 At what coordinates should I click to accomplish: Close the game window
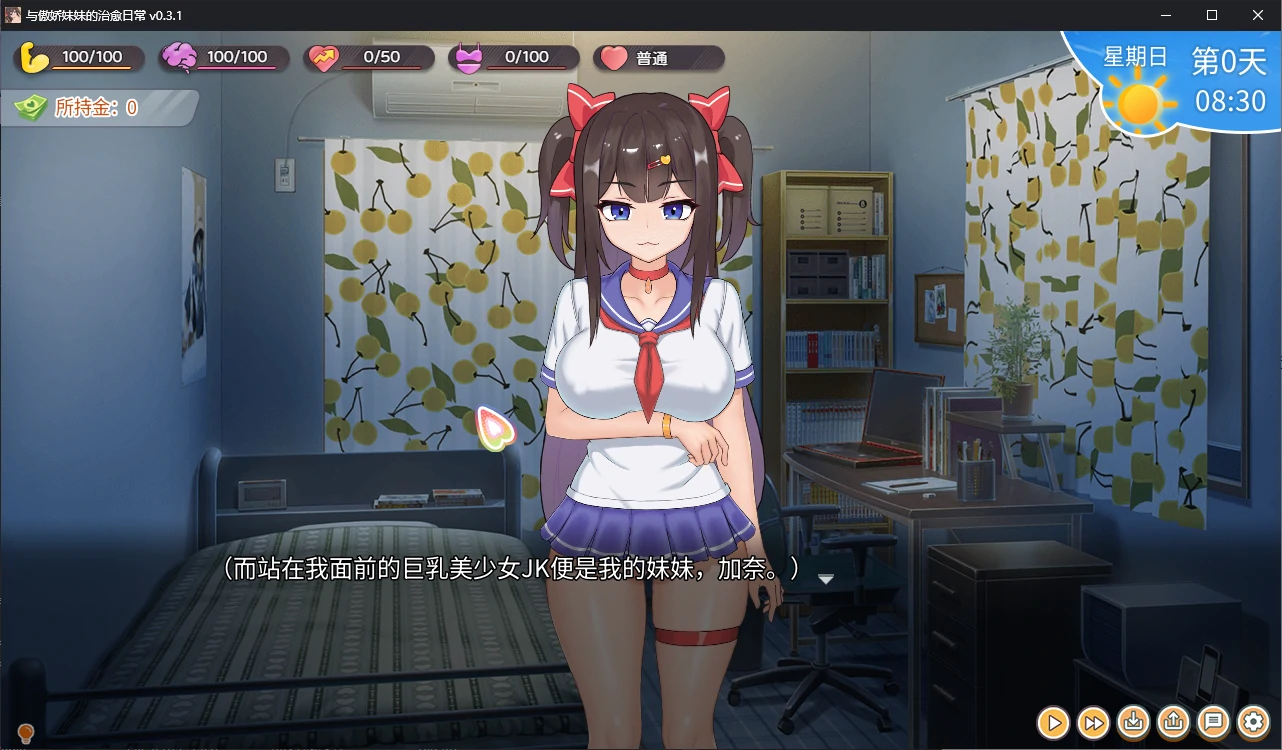(x=1258, y=15)
